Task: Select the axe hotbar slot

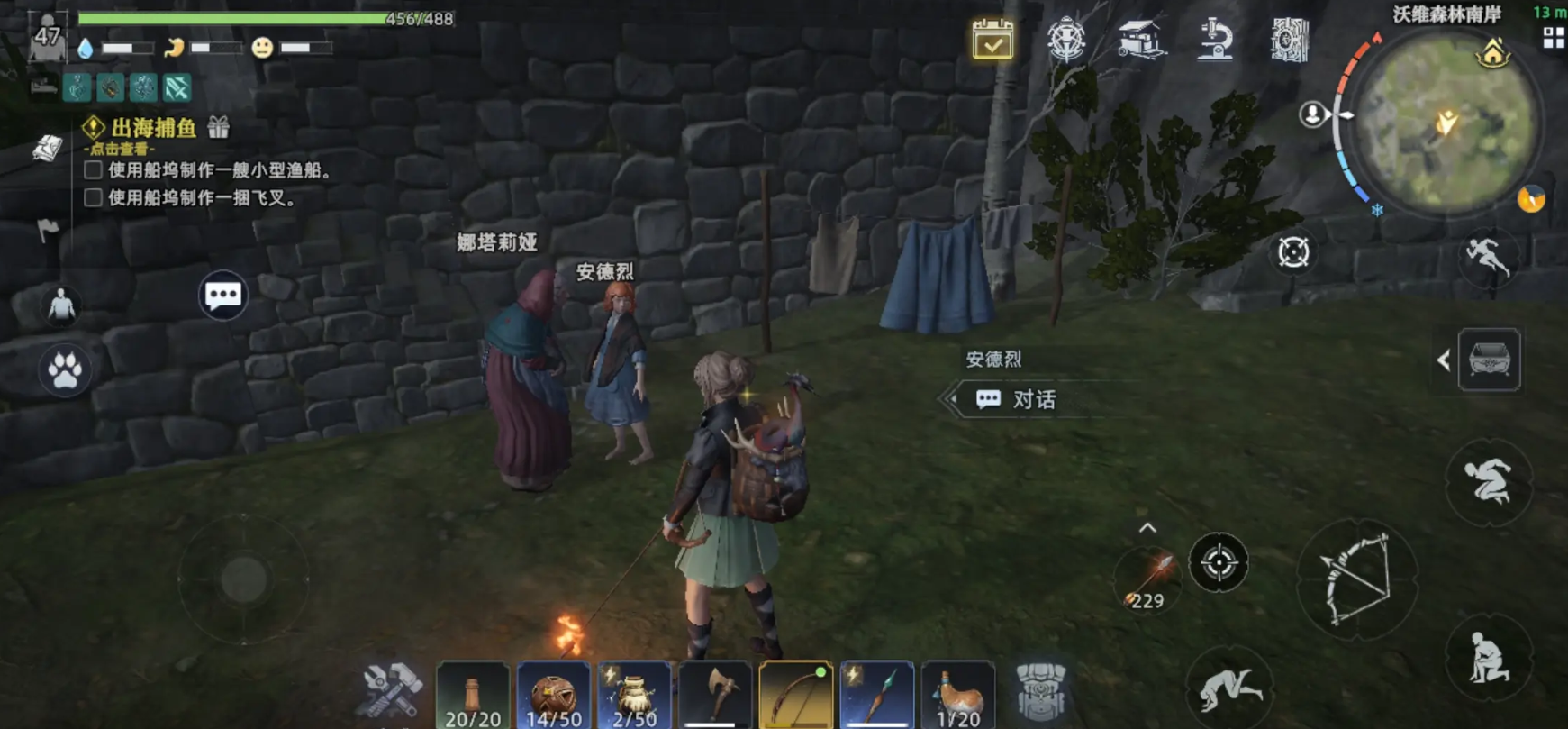Action: point(715,696)
